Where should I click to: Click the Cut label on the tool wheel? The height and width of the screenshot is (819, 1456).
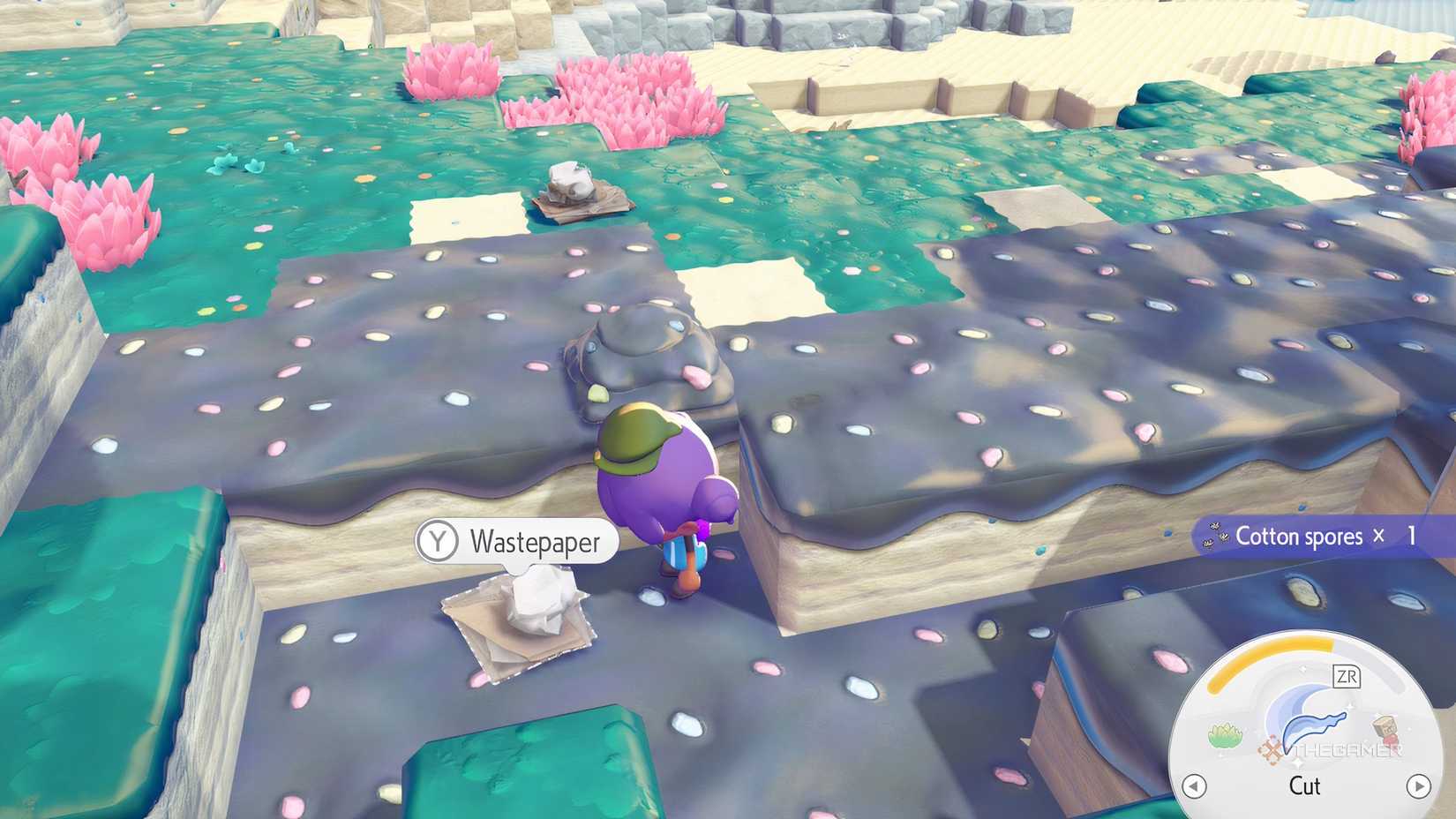[x=1305, y=785]
